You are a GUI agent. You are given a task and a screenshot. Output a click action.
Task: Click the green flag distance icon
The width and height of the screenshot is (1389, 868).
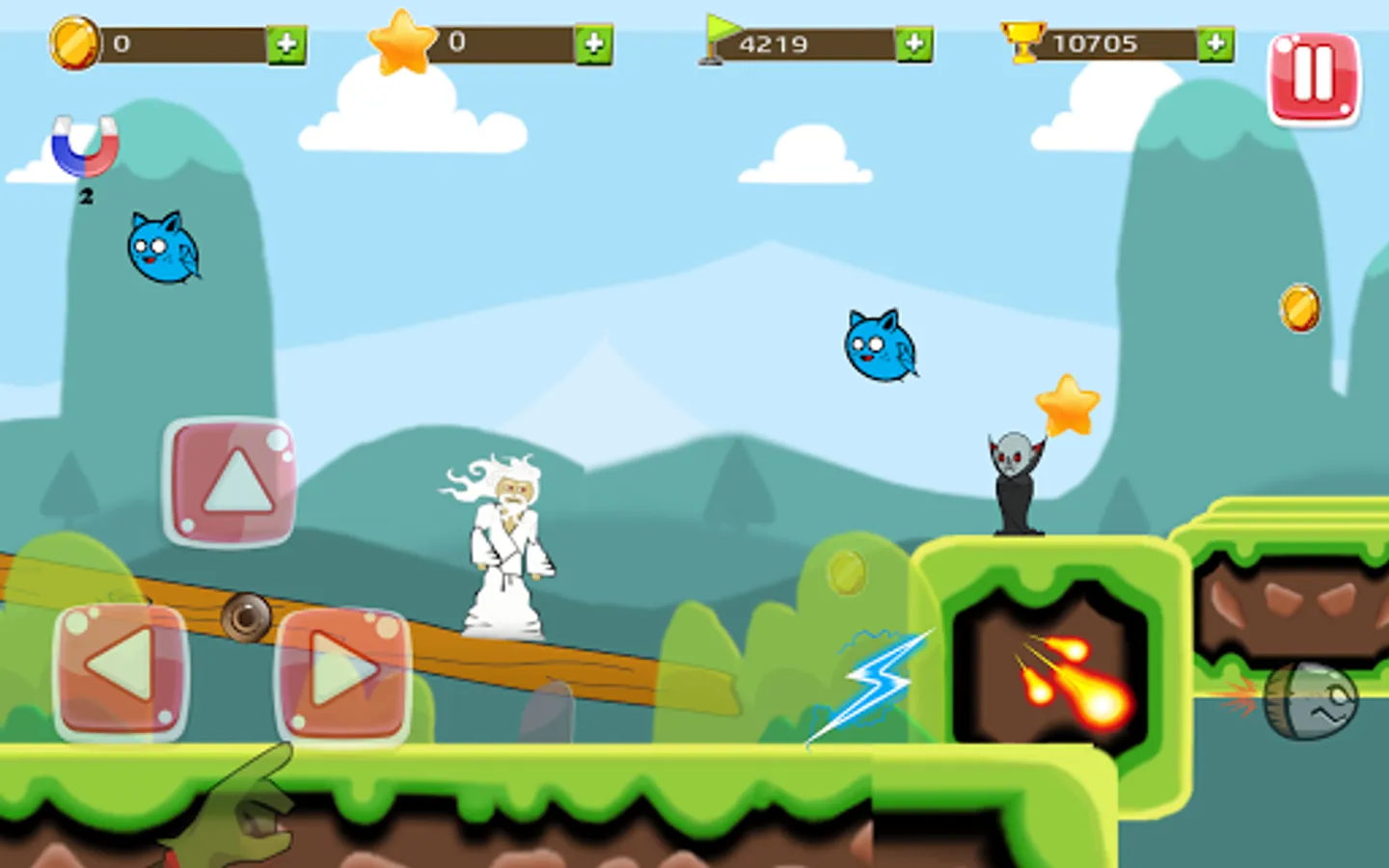(720, 41)
